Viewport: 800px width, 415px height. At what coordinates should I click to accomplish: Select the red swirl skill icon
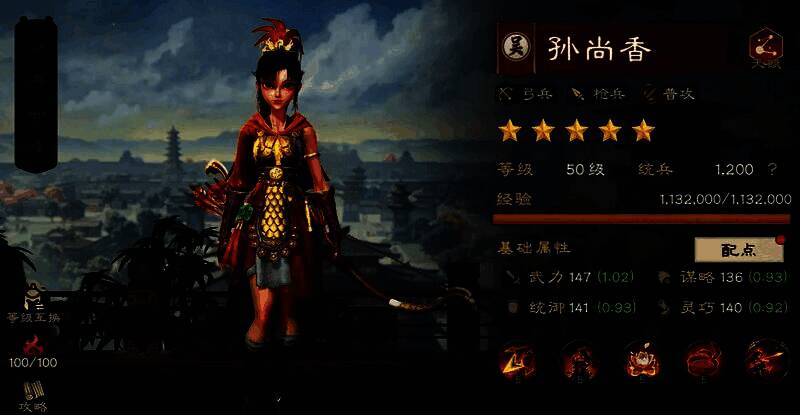702,359
